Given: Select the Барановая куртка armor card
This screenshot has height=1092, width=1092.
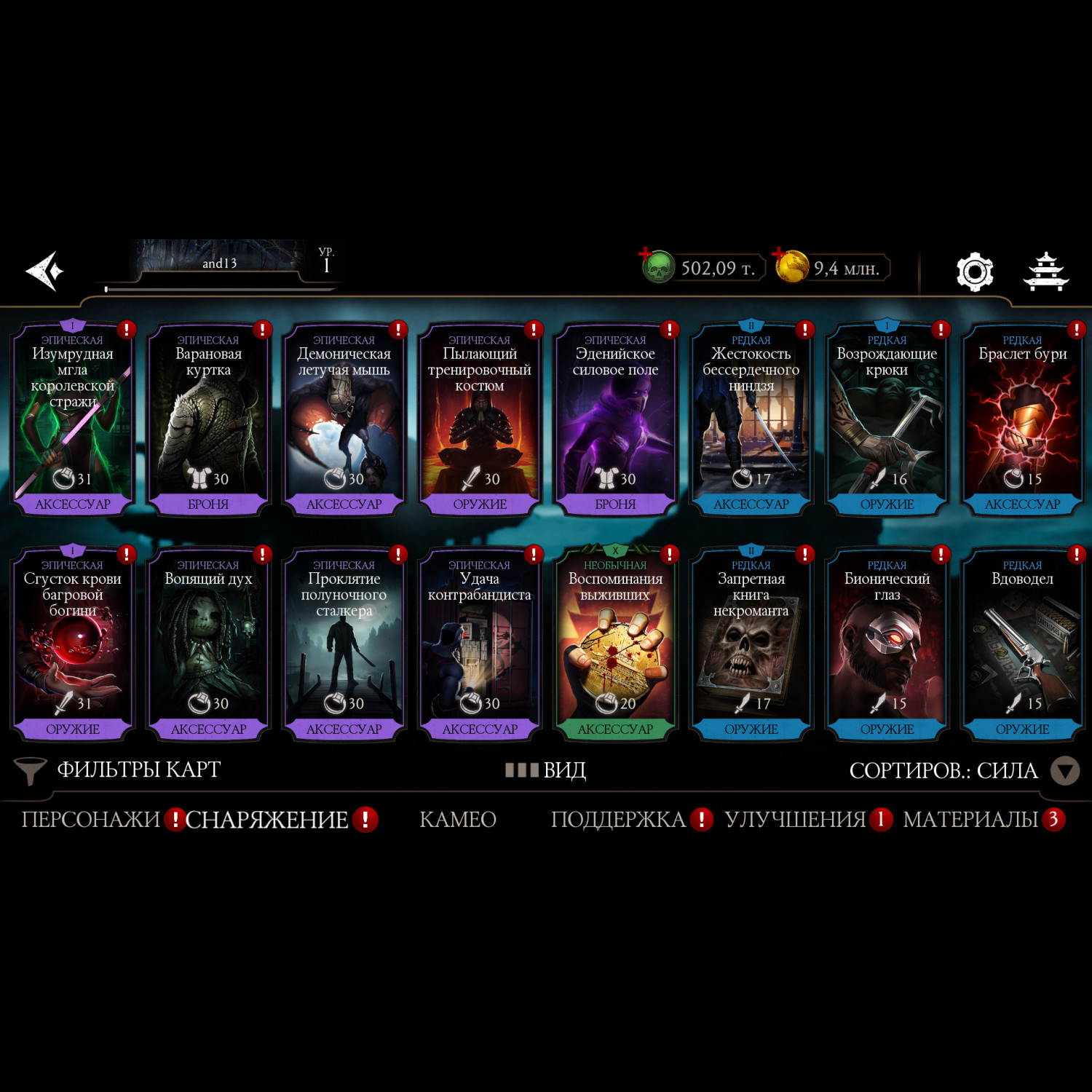Looking at the screenshot, I should pos(208,419).
